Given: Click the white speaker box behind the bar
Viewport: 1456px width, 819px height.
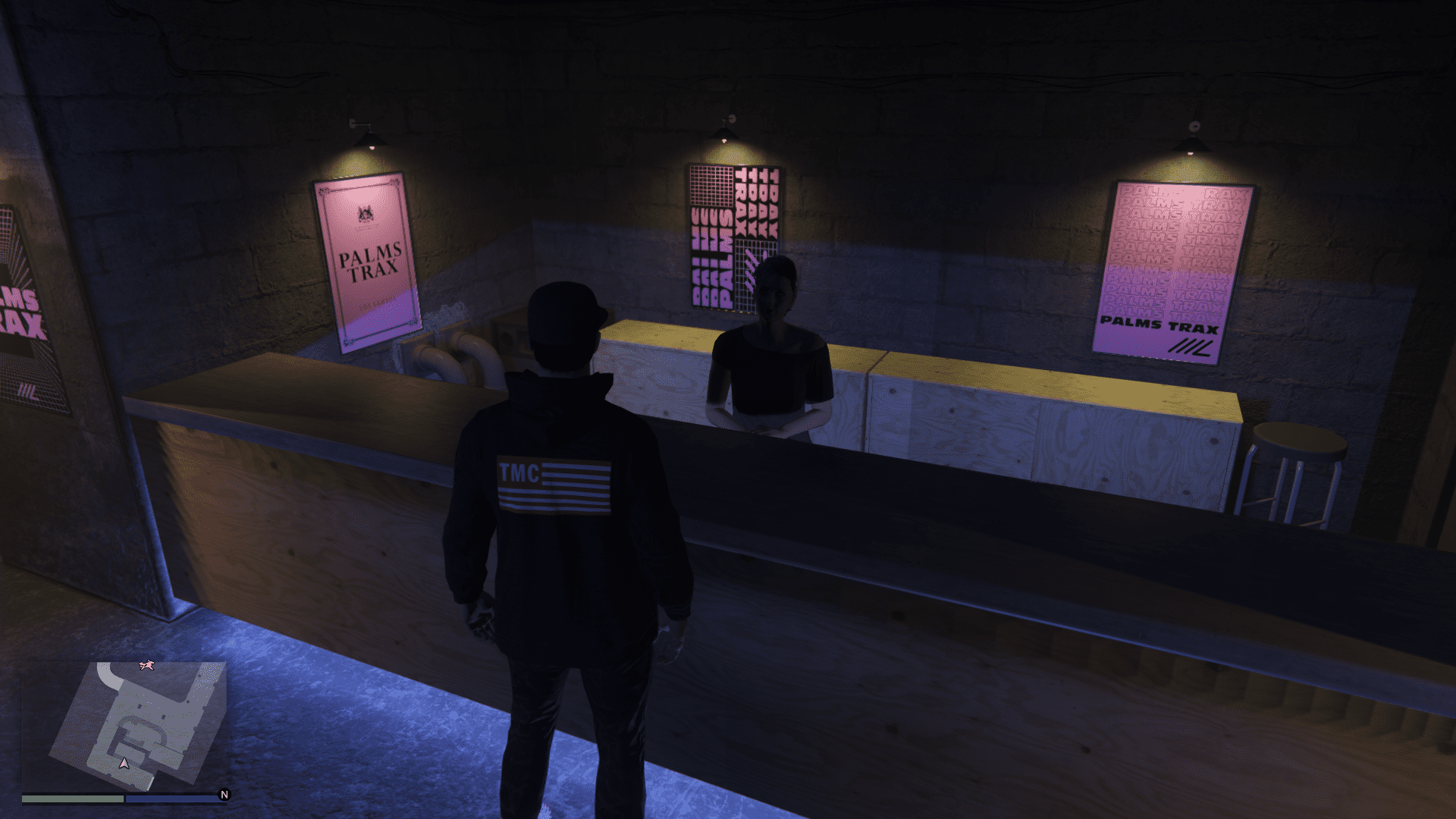Looking at the screenshot, I should [x=510, y=334].
